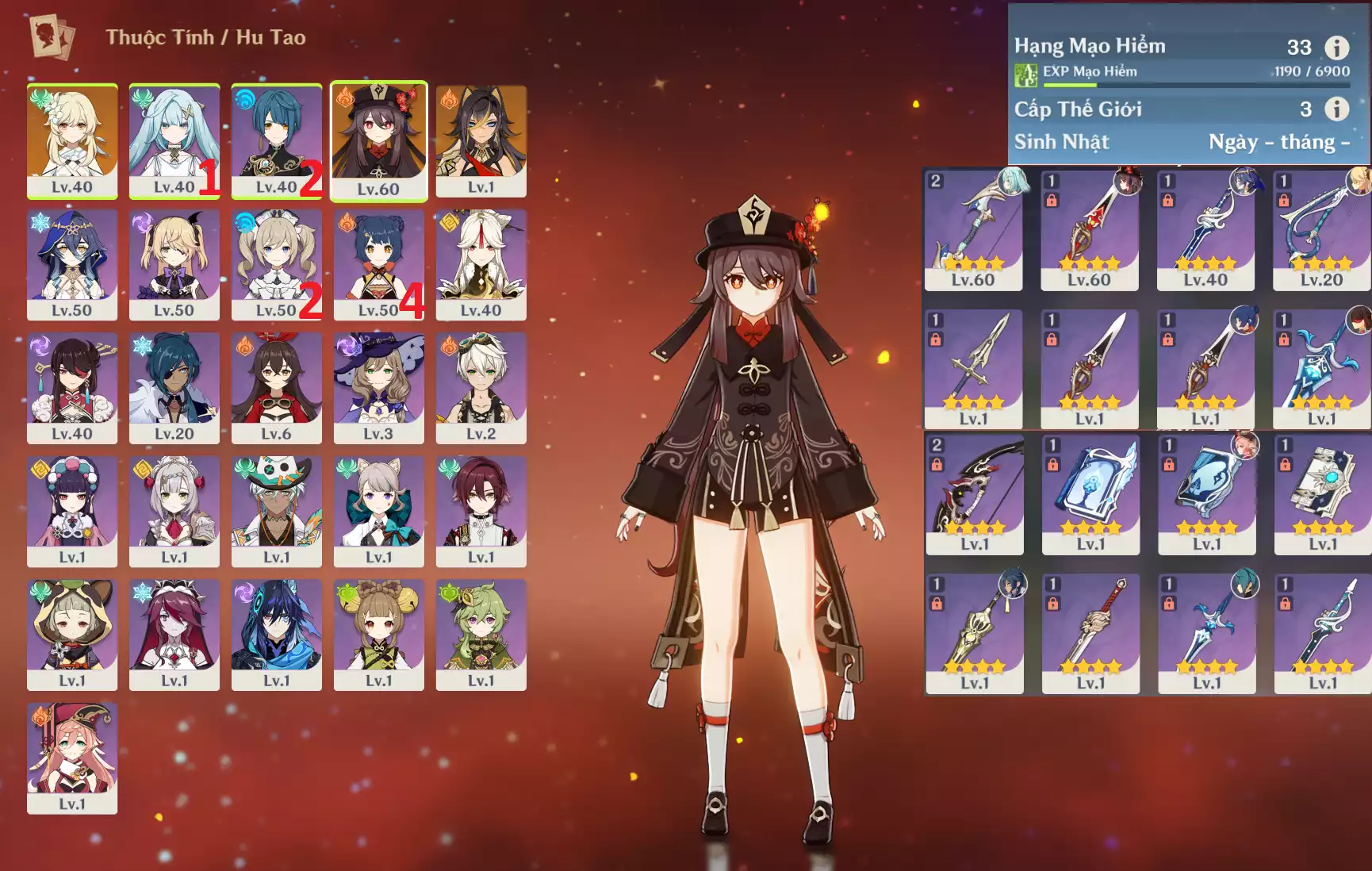Pick the Yanfei Lv.1 character card

pyautogui.click(x=72, y=758)
